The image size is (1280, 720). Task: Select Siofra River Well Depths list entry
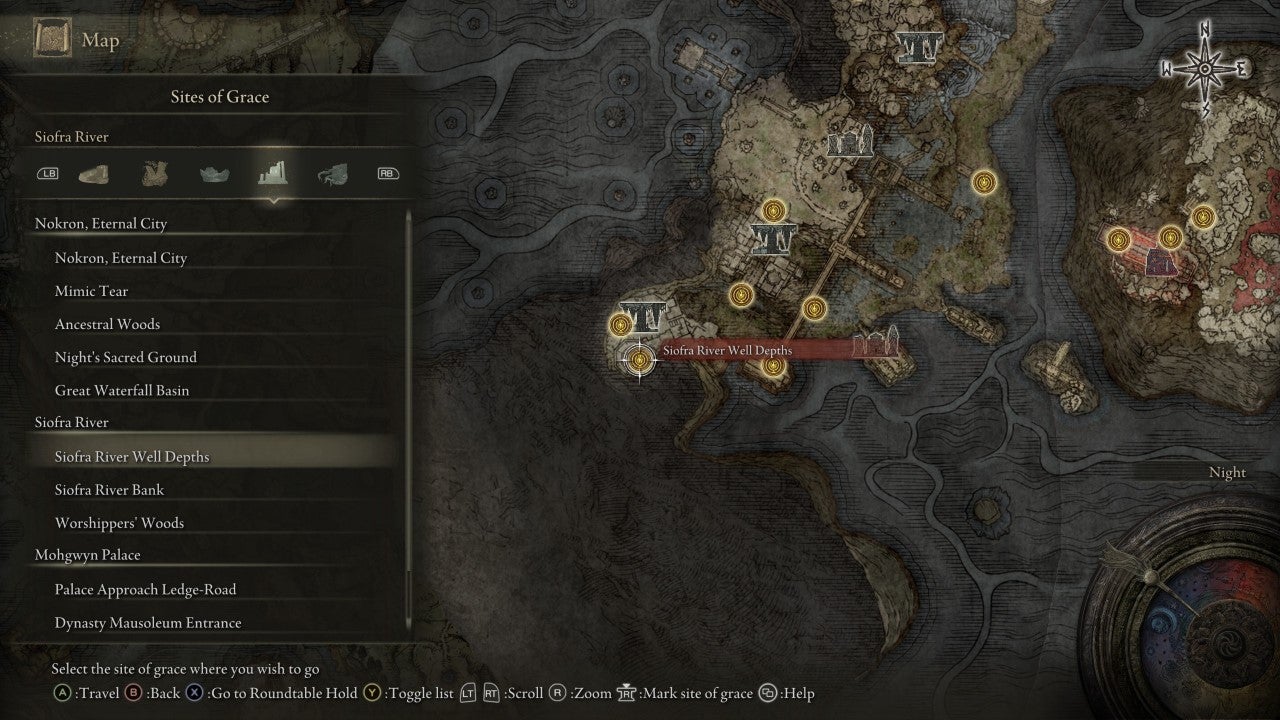[132, 457]
